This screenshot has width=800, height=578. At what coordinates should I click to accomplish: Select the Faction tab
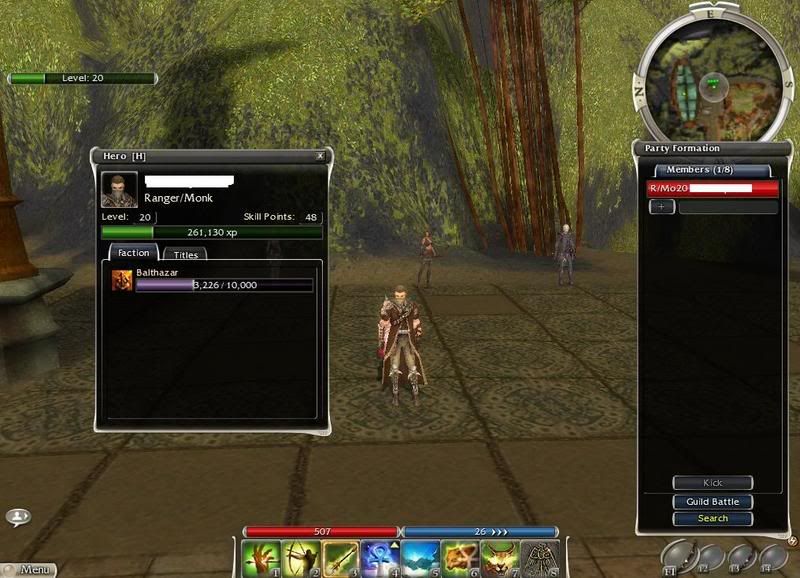[x=133, y=253]
